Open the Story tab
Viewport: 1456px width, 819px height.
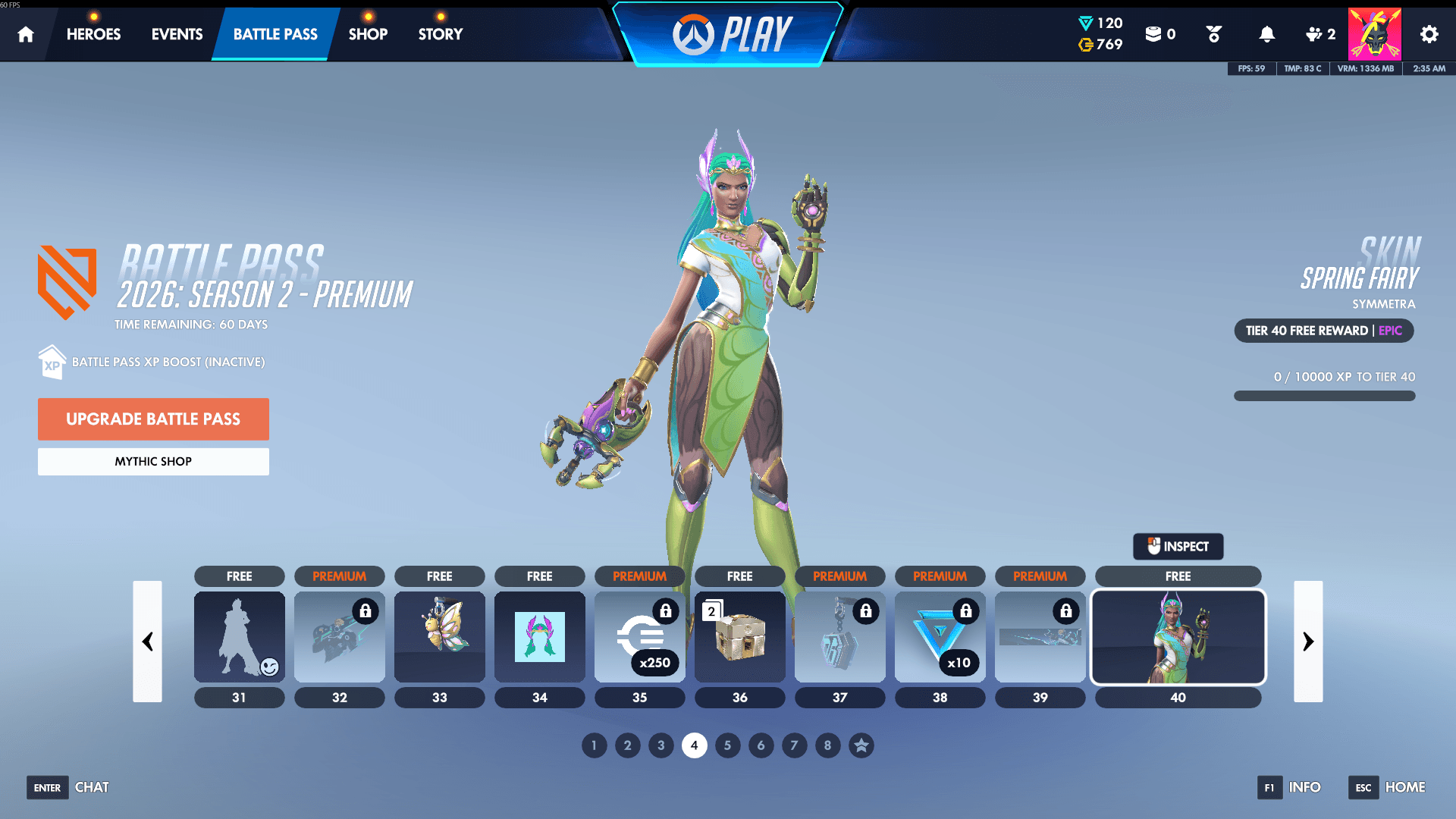(439, 33)
